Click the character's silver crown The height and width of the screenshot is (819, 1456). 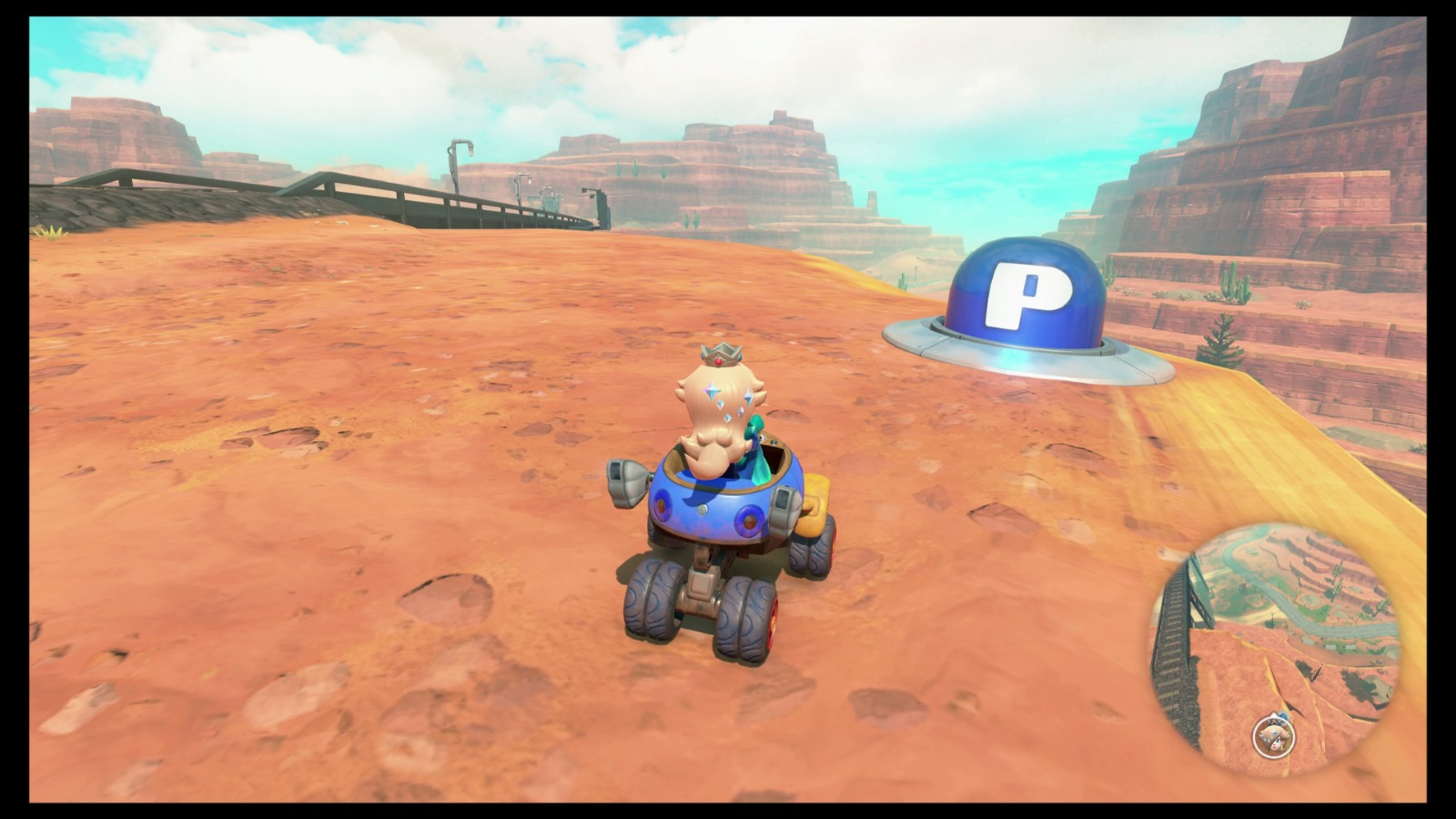[x=722, y=355]
